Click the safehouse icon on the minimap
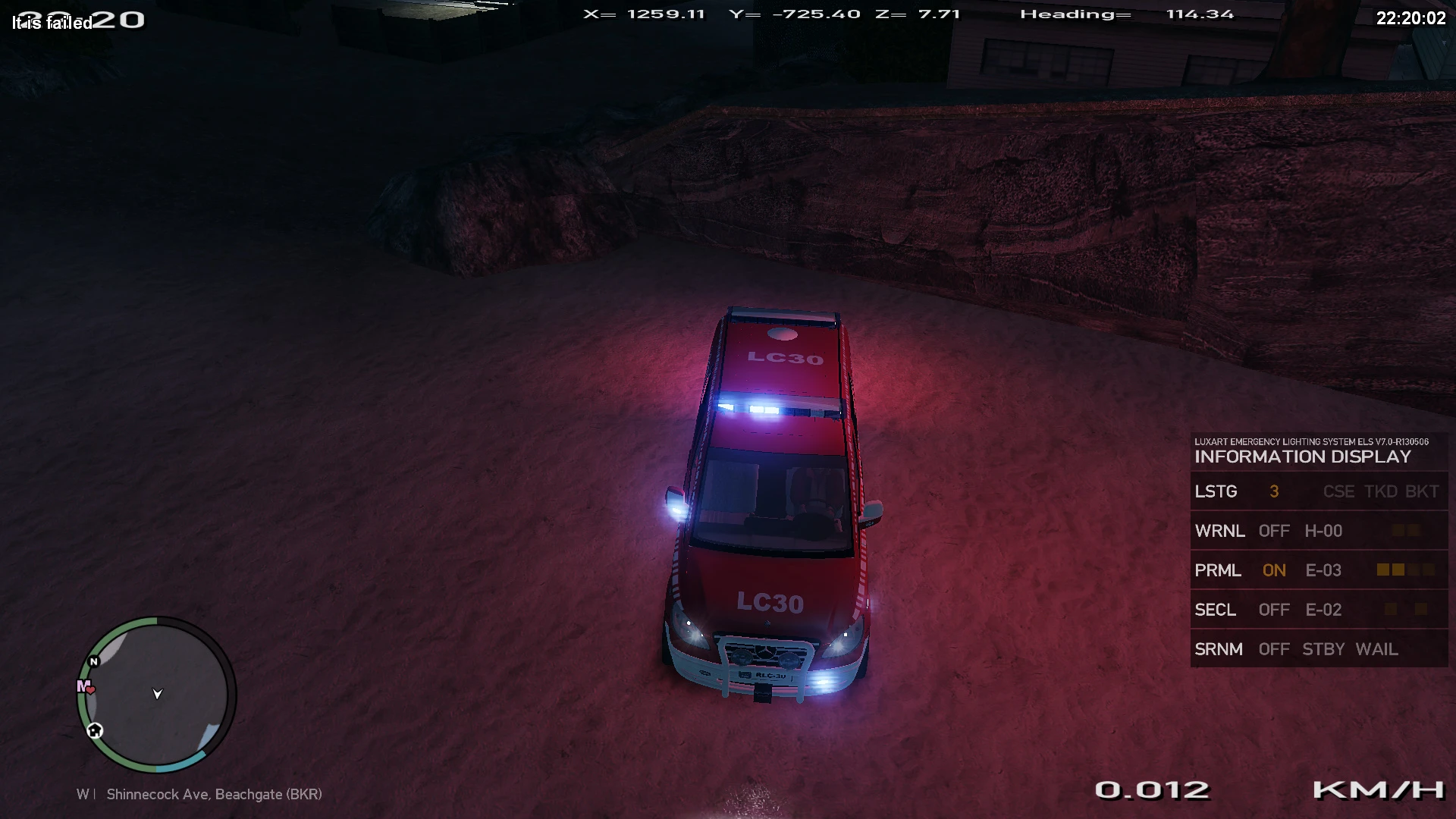This screenshot has width=1456, height=819. pos(94,730)
